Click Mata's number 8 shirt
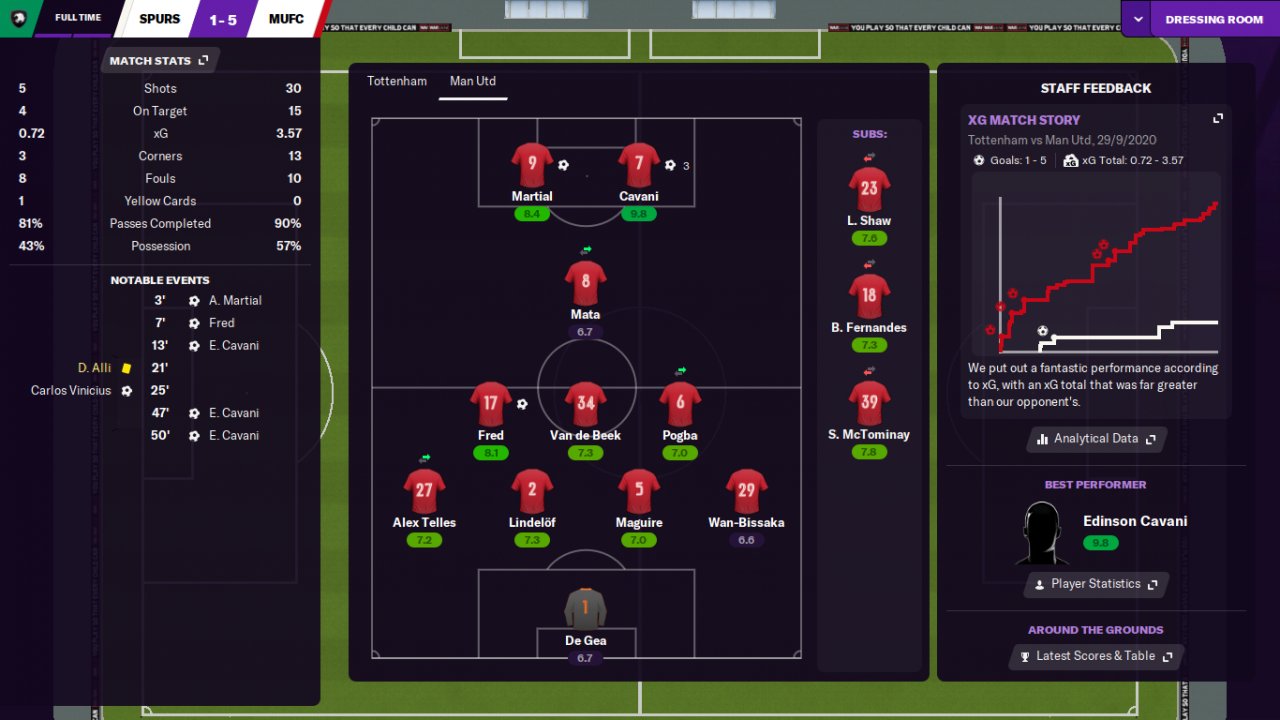This screenshot has height=720, width=1280. point(585,283)
